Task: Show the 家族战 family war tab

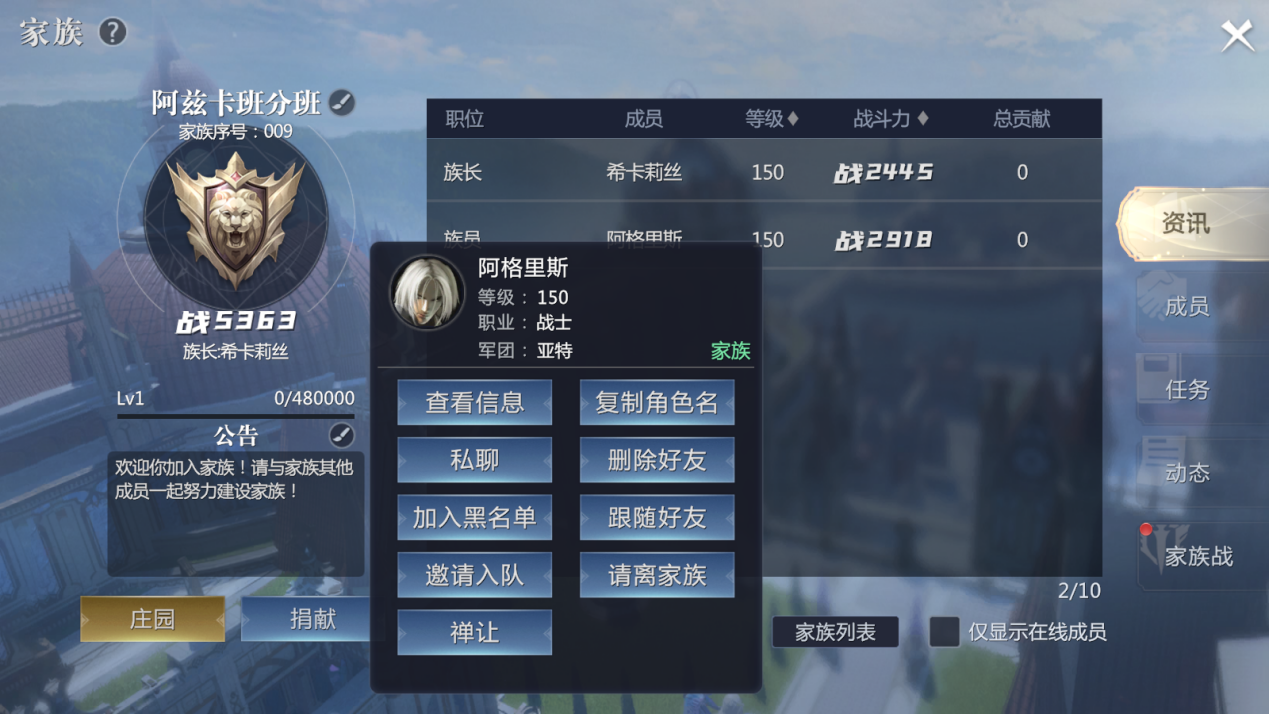Action: pyautogui.click(x=1197, y=556)
